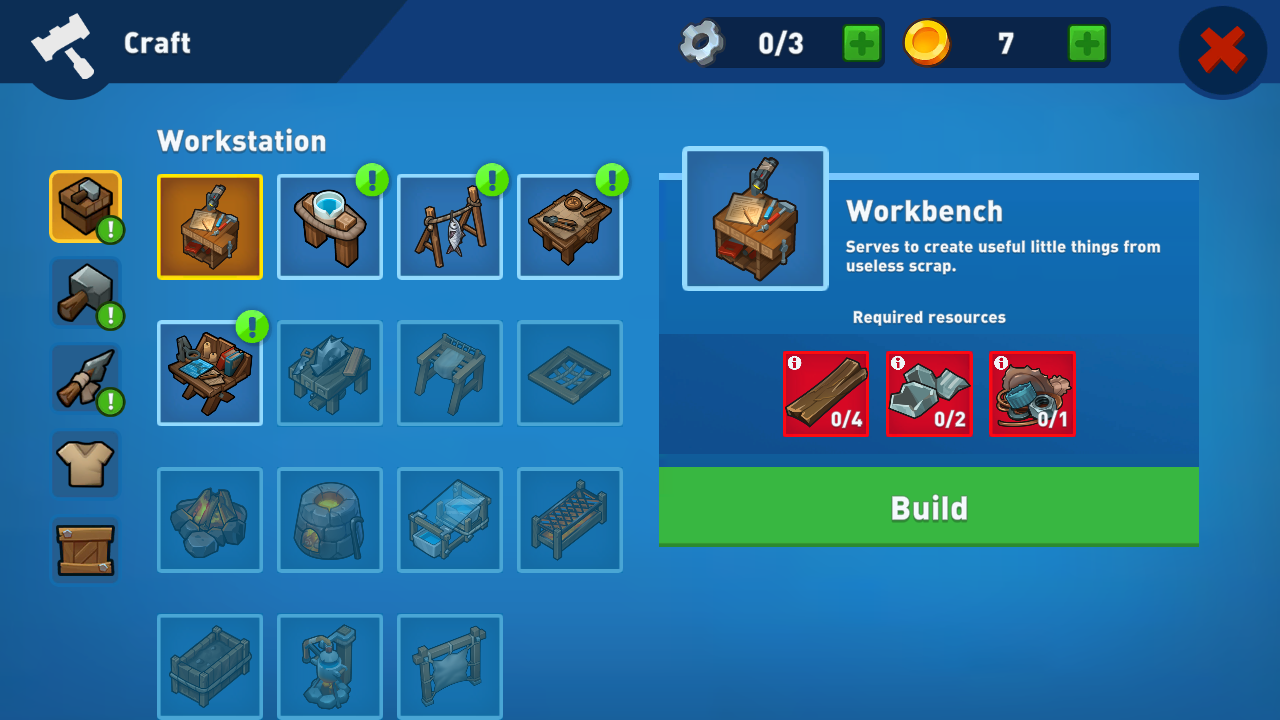Buy more gold coins with plus button
Image resolution: width=1280 pixels, height=720 pixels.
coord(1087,43)
